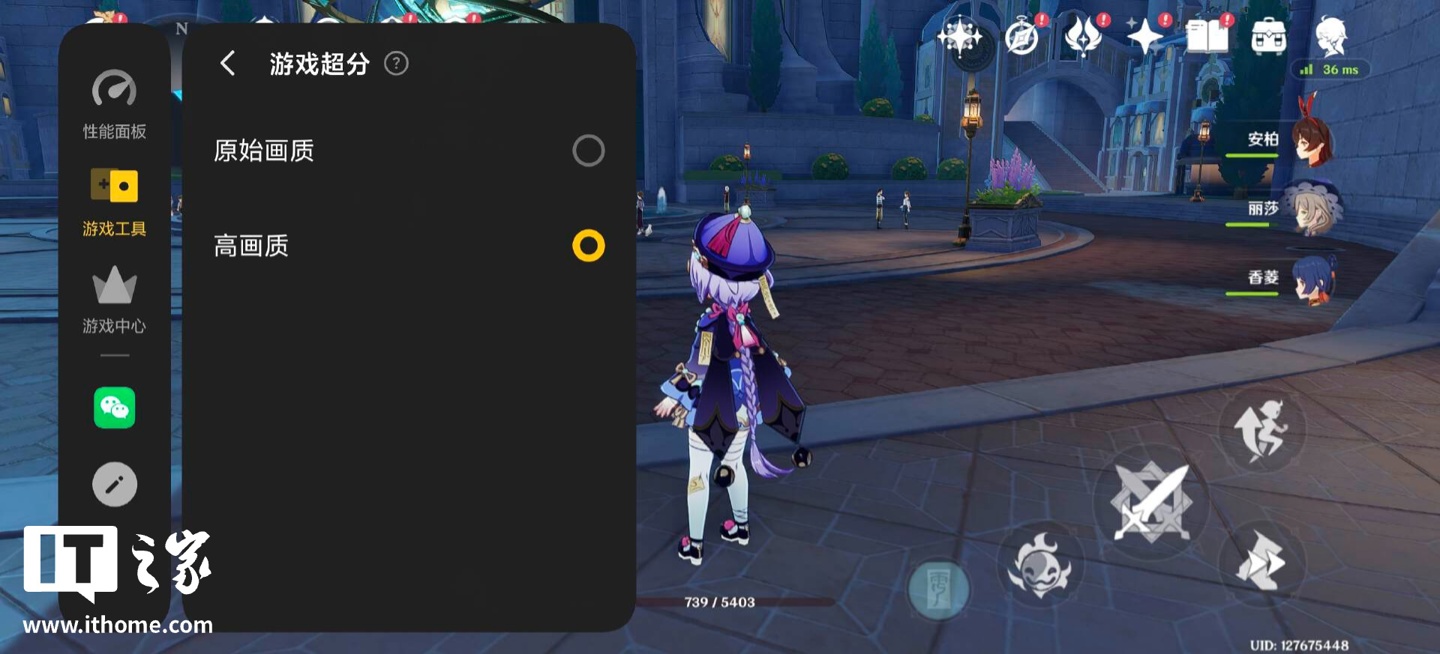
Task: Open 游戏中心 from the sidebar
Action: click(x=114, y=299)
